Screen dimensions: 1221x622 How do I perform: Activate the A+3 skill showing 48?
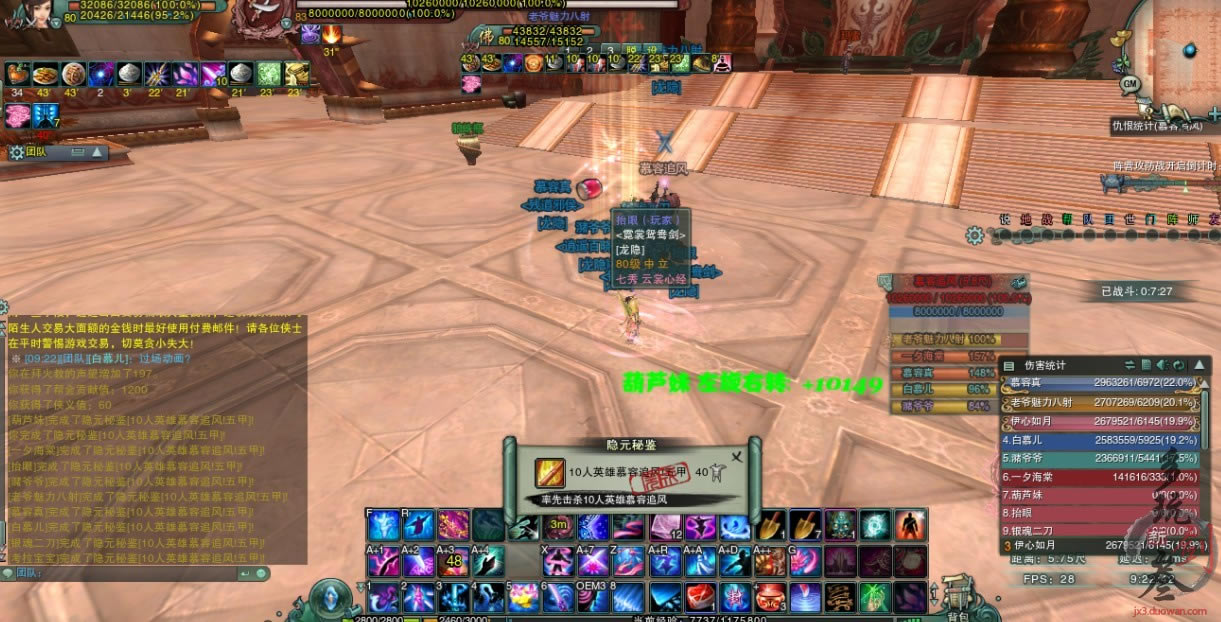(453, 561)
